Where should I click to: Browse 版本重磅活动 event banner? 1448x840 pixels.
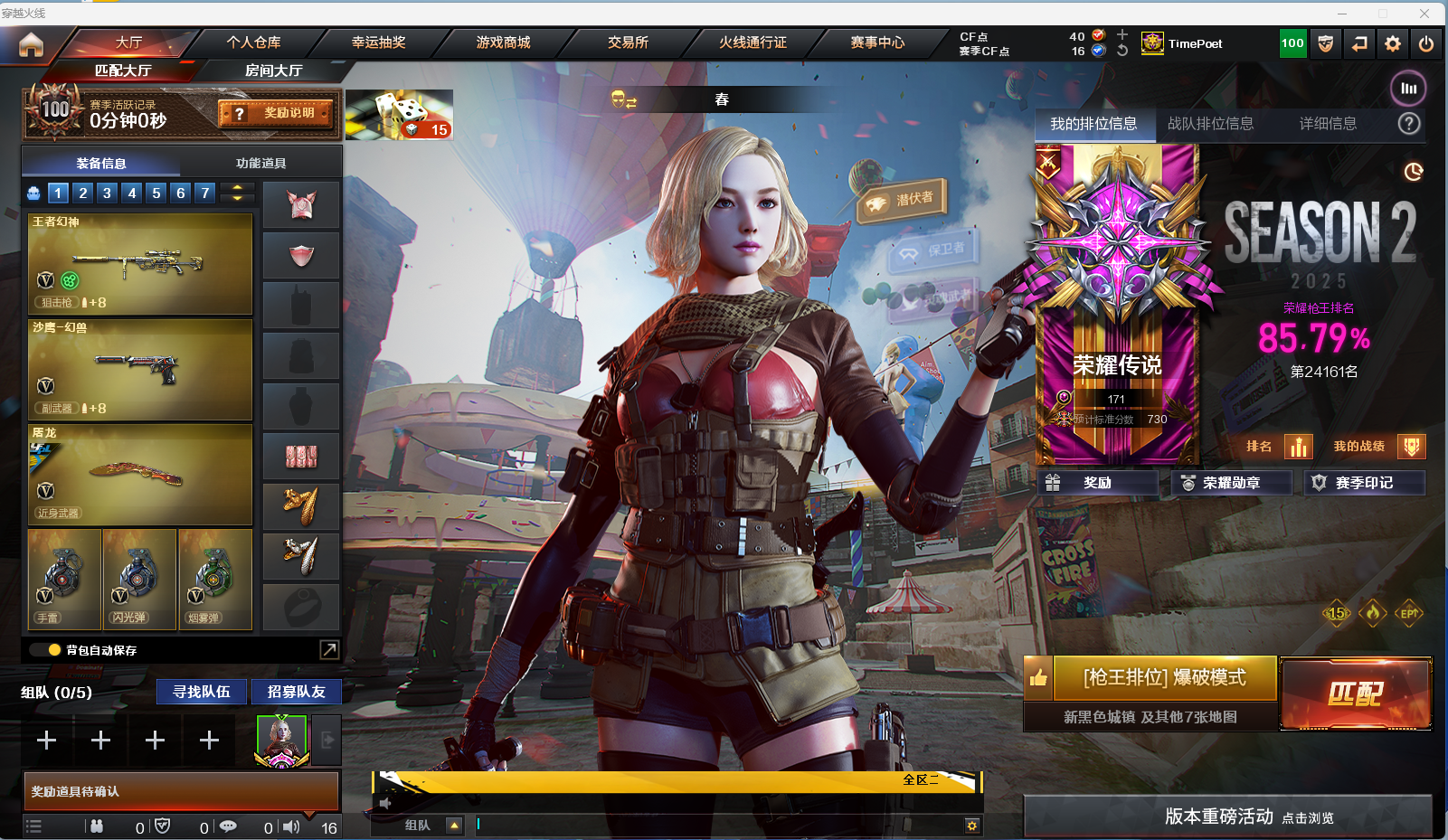pos(1227,816)
